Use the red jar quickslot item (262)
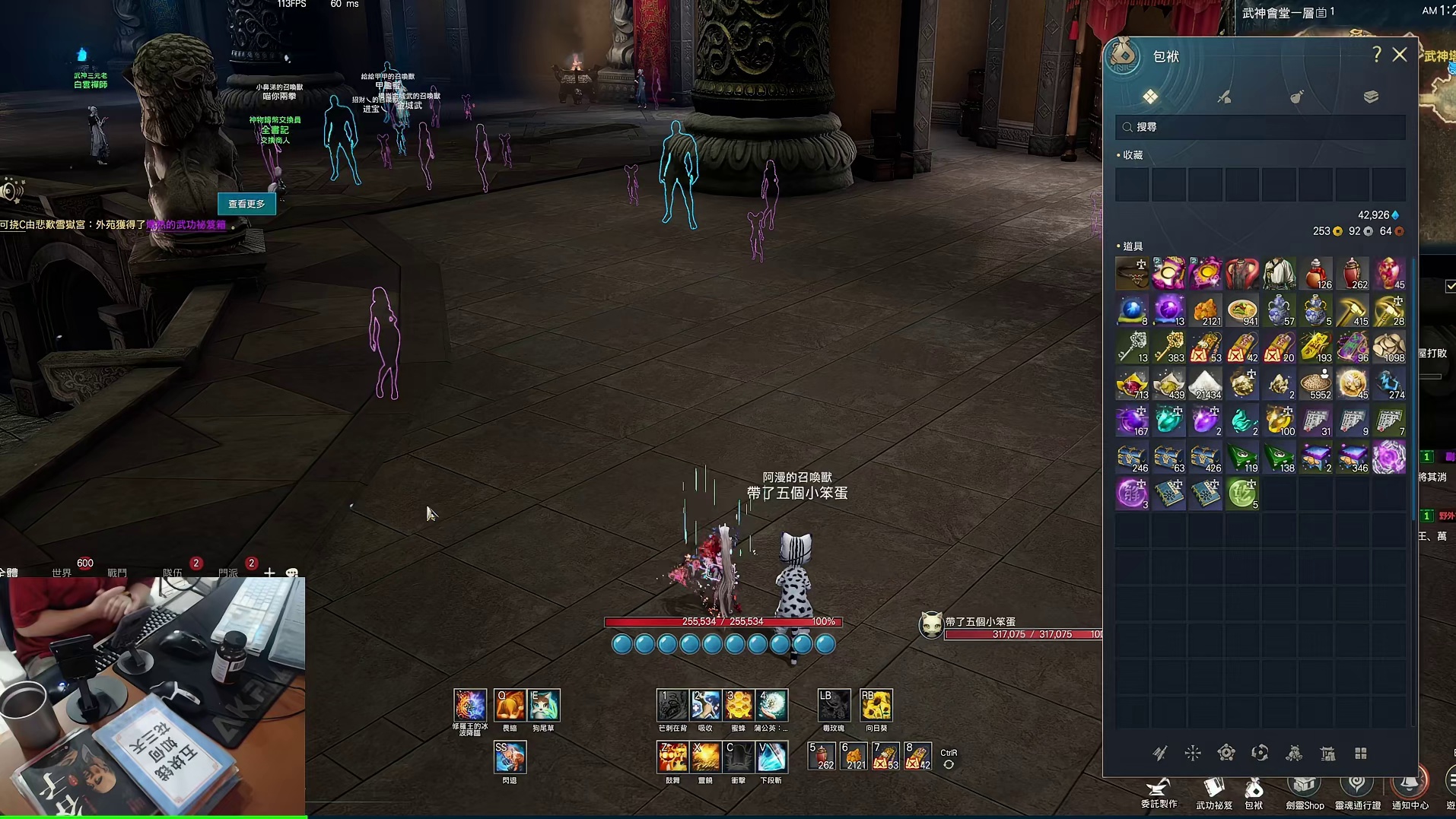This screenshot has width=1456, height=819. click(x=822, y=757)
